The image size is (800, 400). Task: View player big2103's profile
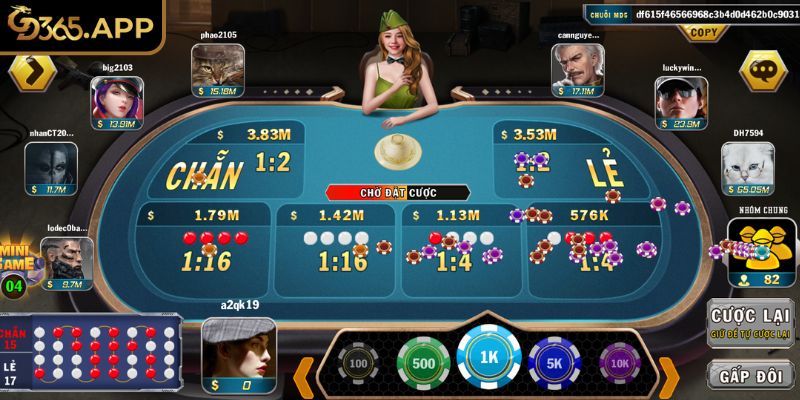pos(116,101)
